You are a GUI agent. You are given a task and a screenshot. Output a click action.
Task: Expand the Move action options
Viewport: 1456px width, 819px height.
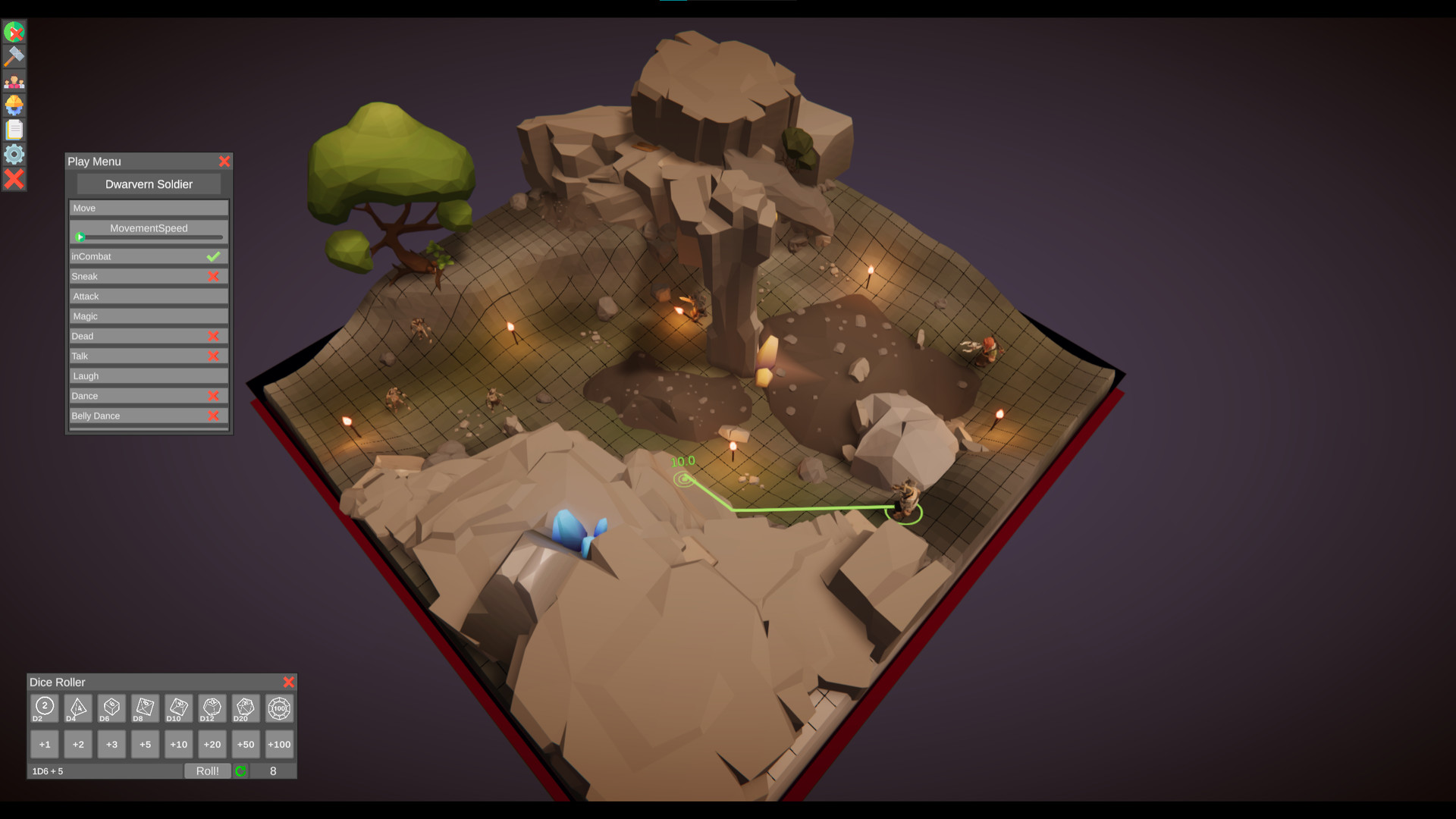[148, 208]
